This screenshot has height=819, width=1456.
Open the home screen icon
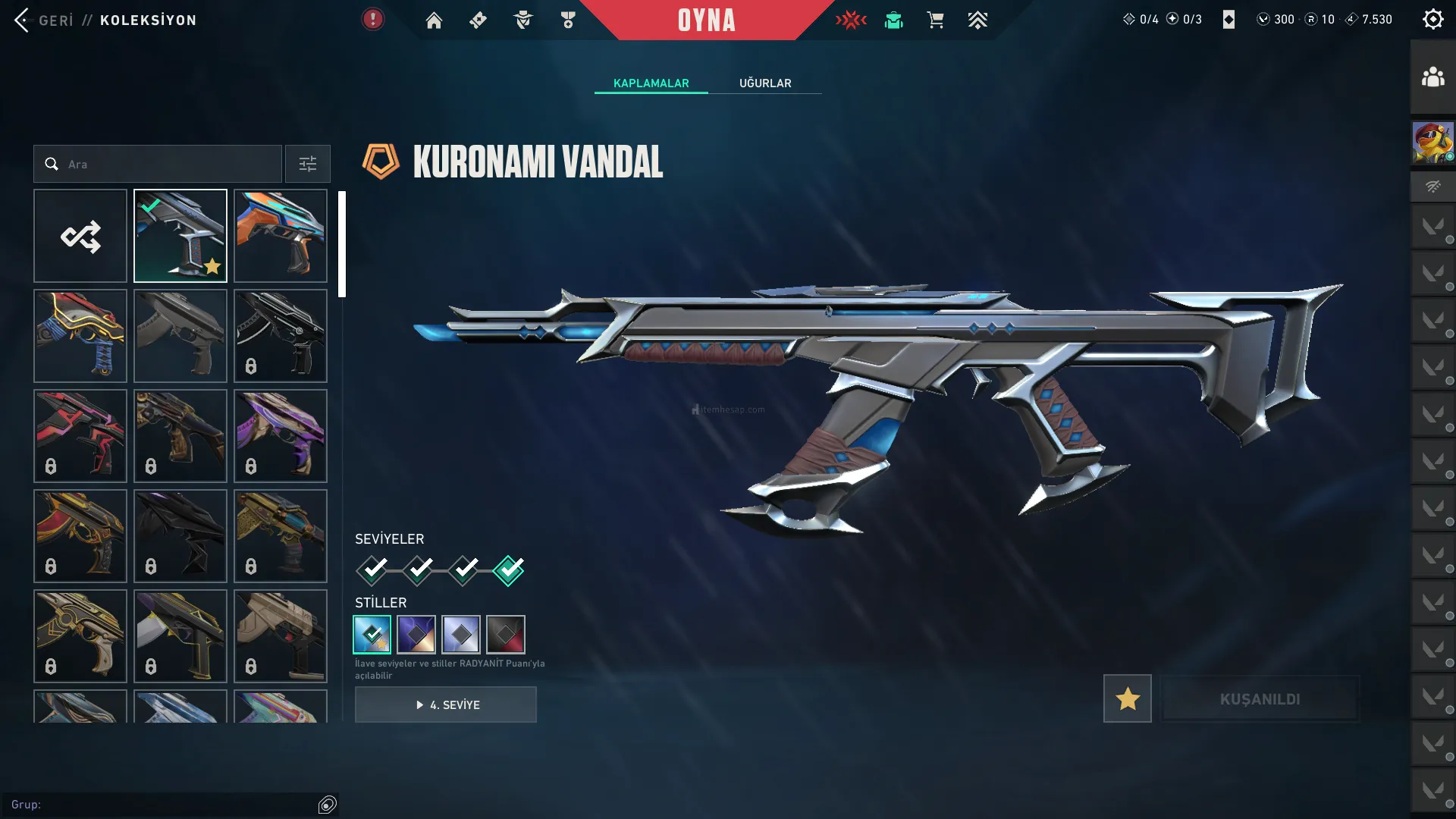coord(434,20)
